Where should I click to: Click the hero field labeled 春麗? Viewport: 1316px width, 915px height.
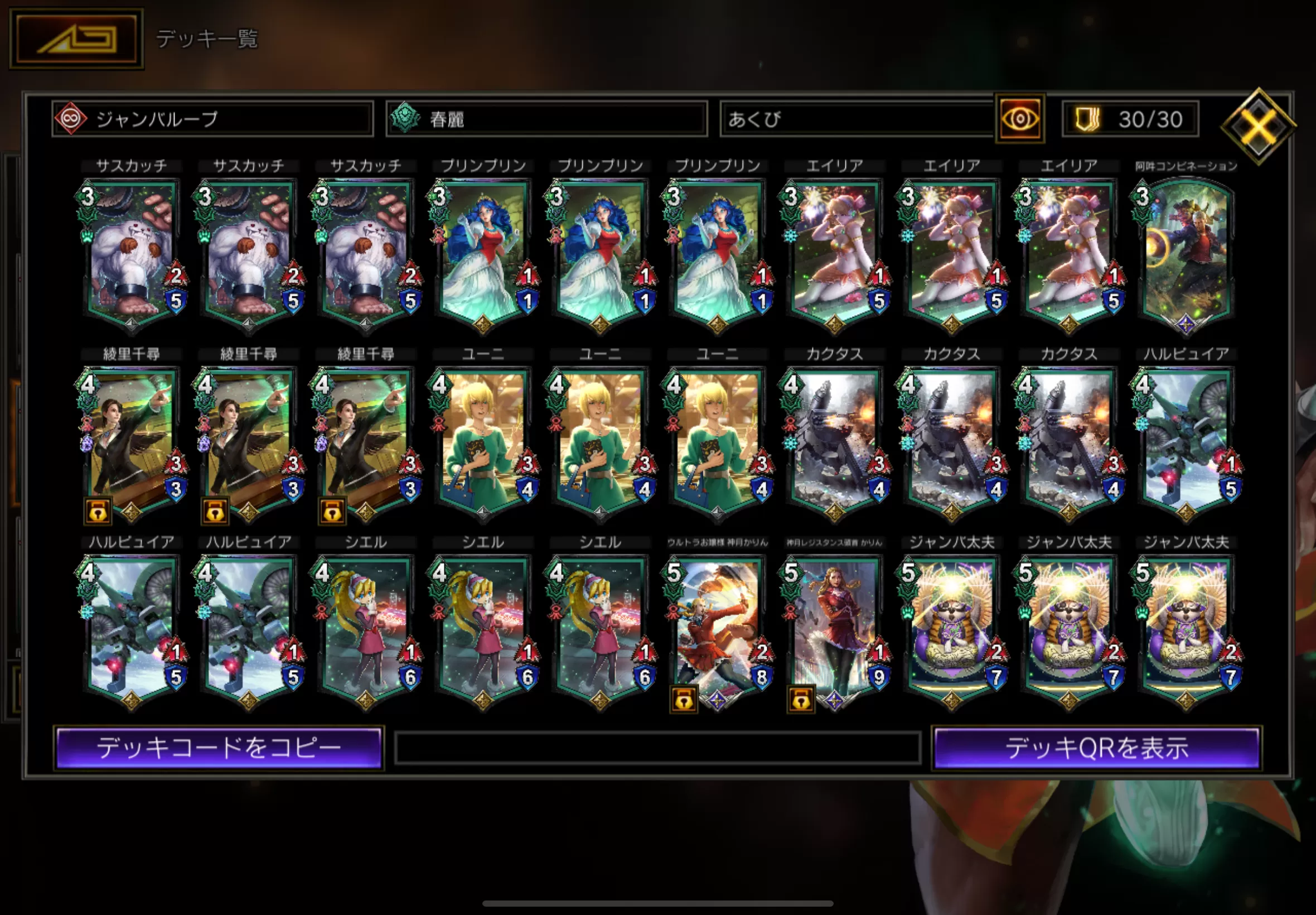click(x=546, y=119)
